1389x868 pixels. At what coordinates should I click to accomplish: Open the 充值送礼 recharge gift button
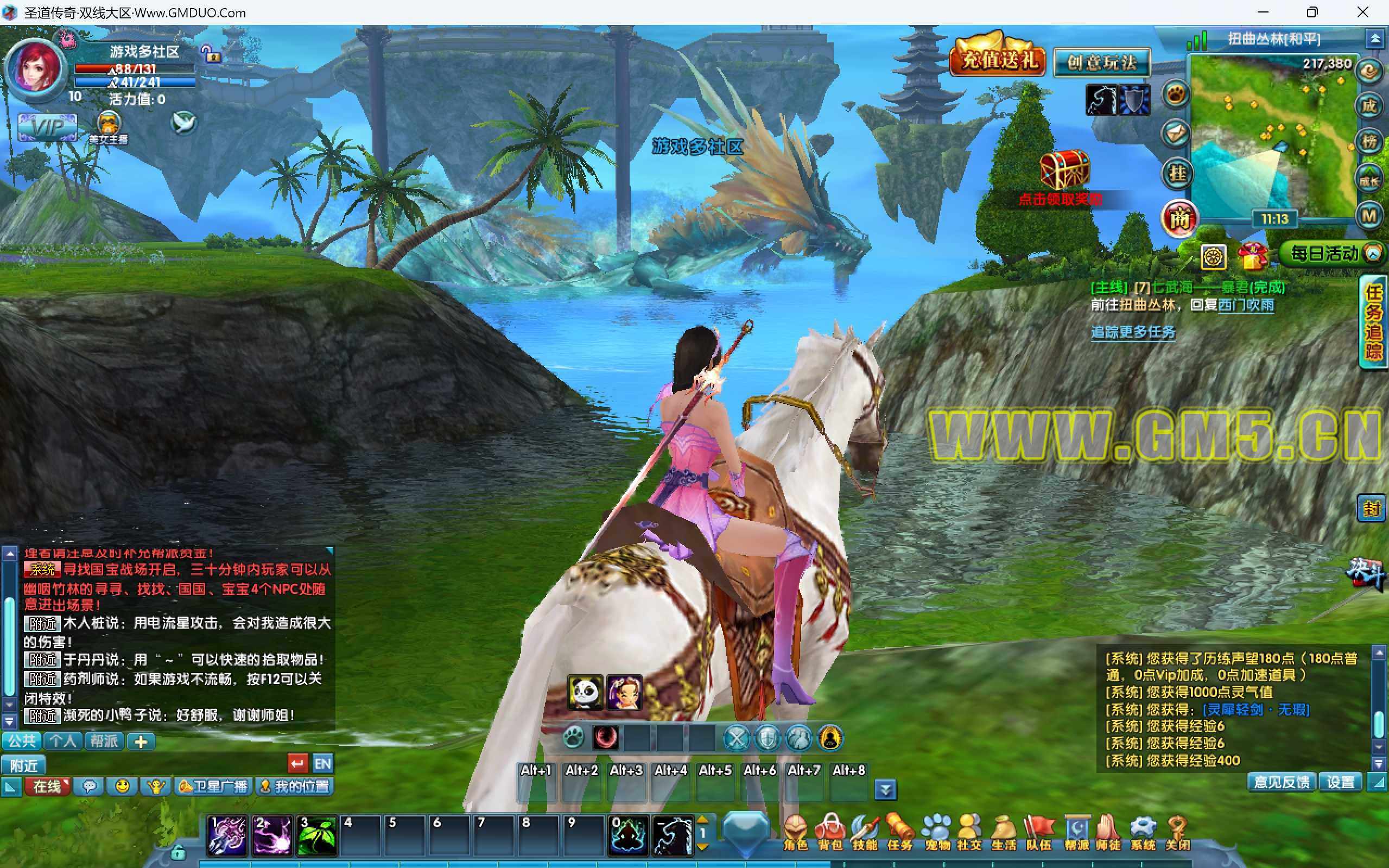[x=998, y=60]
